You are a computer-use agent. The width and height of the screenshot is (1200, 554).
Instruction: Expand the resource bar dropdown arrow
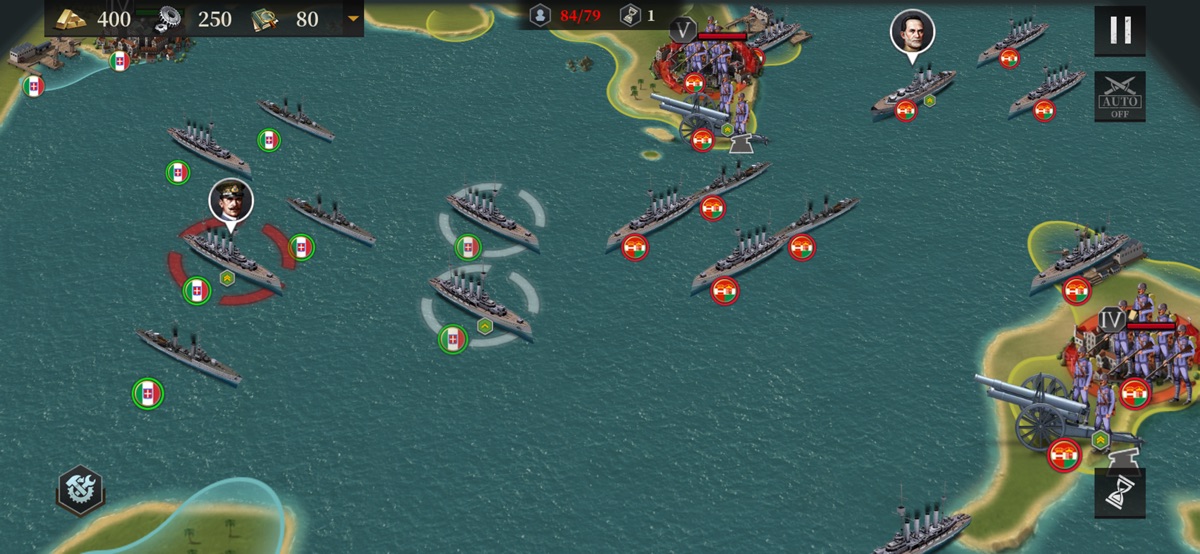point(352,19)
